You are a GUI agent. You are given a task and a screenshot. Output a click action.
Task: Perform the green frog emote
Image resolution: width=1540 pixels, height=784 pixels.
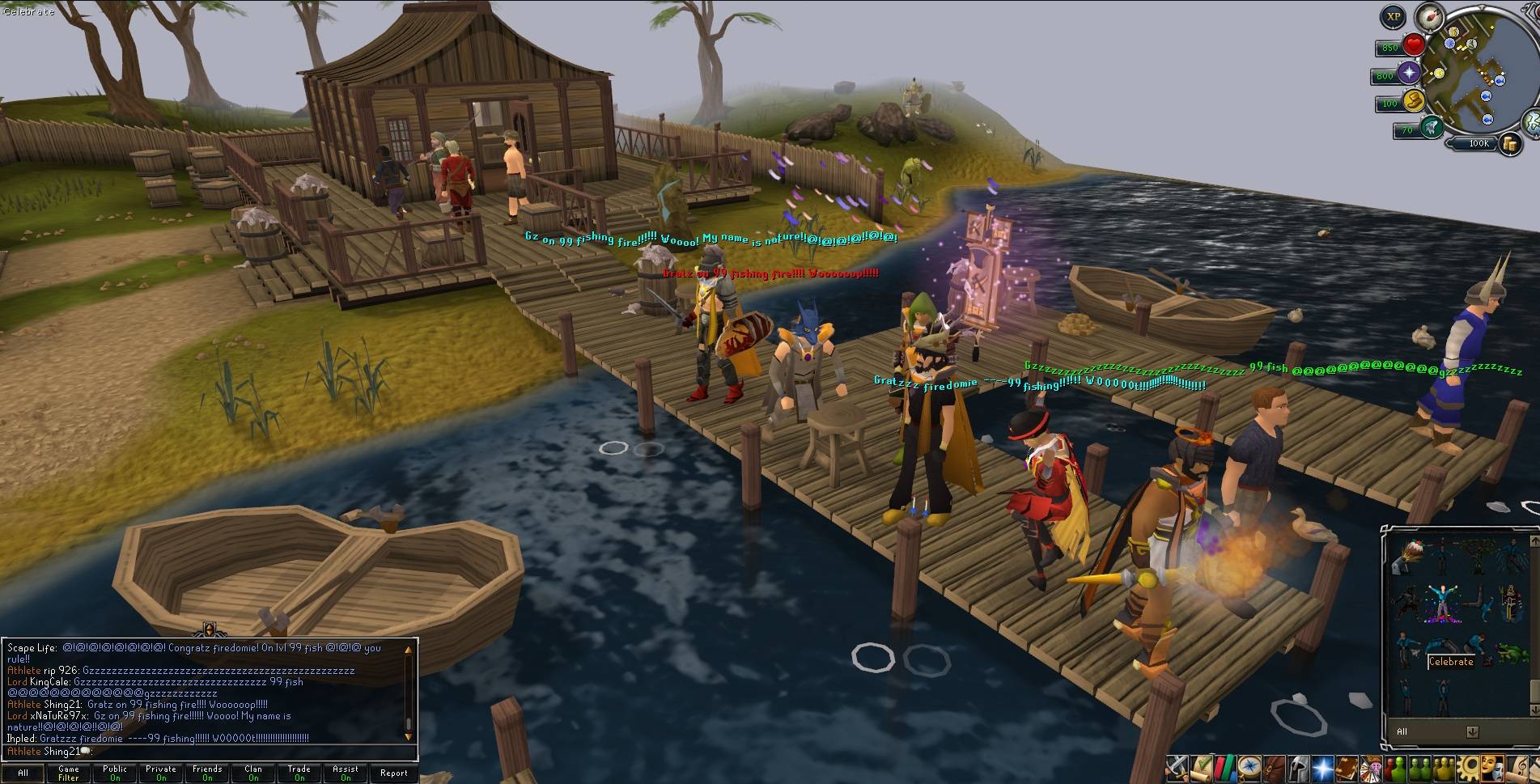[1506, 652]
